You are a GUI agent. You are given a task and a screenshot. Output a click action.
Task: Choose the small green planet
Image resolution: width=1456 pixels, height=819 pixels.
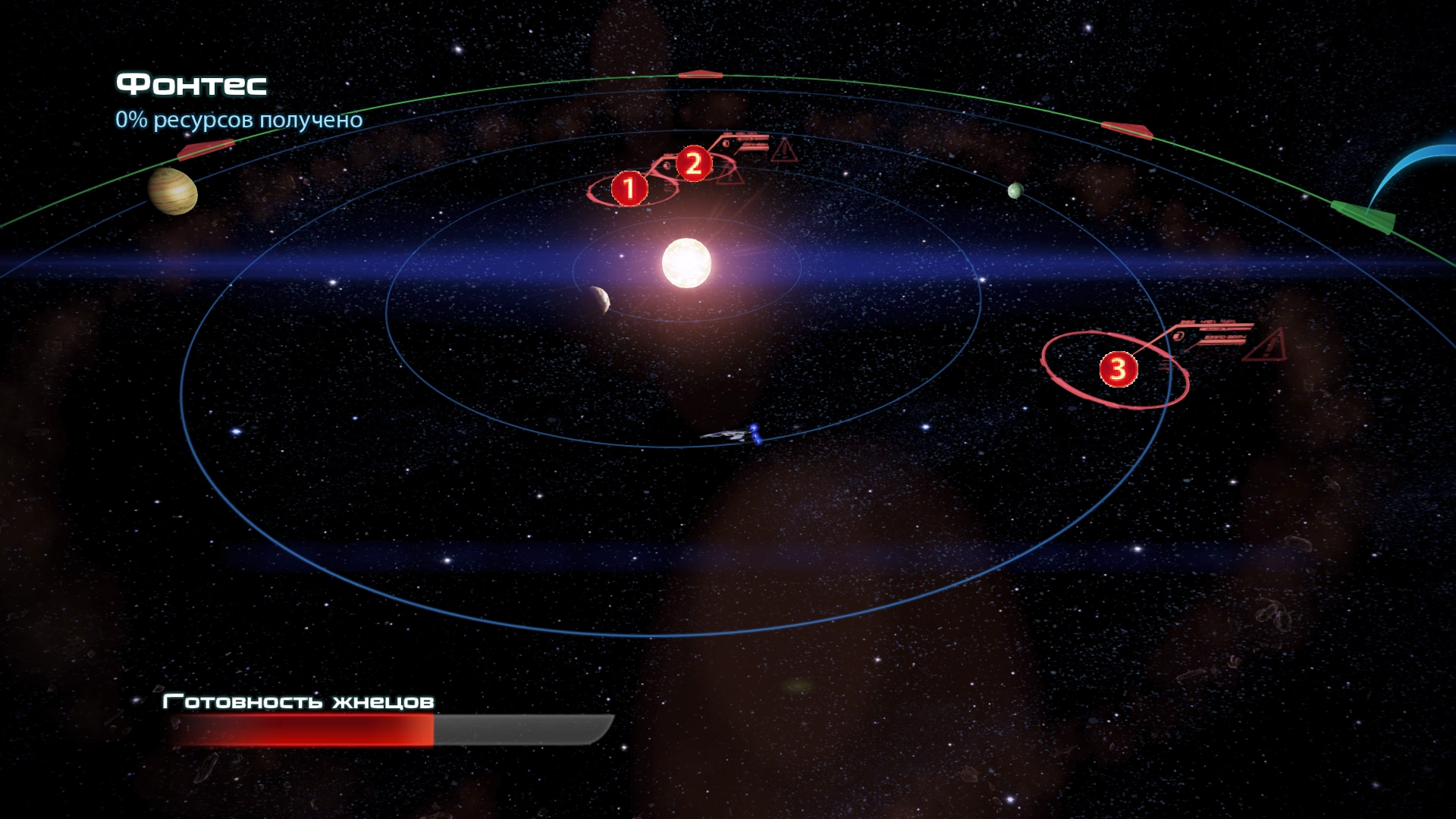1015,190
